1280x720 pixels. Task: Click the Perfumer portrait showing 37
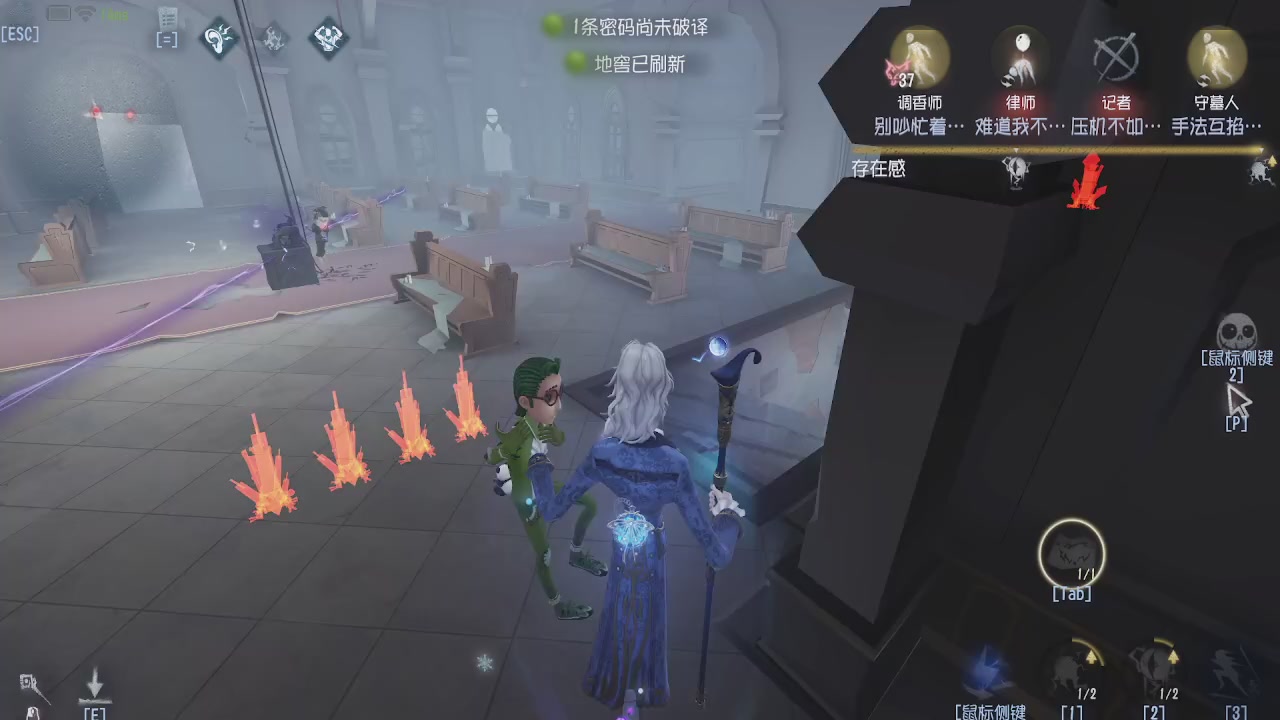[916, 60]
